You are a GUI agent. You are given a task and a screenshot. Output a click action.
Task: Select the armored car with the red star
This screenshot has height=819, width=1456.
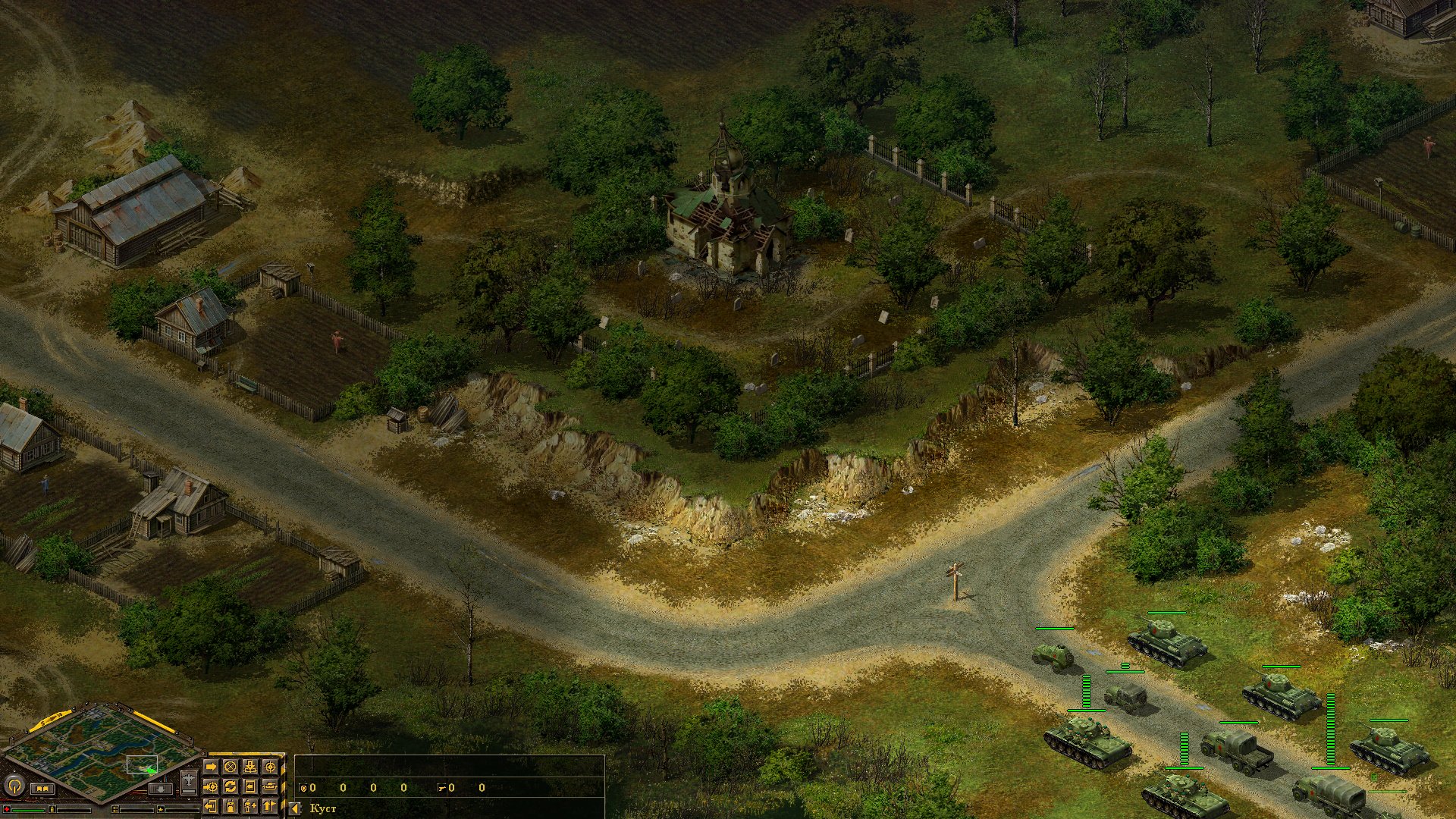[1053, 656]
